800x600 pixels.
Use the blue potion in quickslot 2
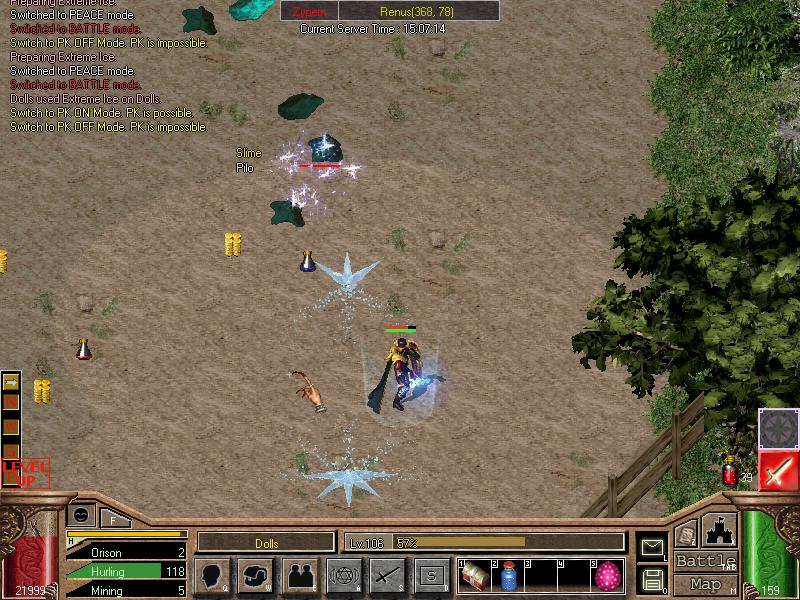[508, 576]
